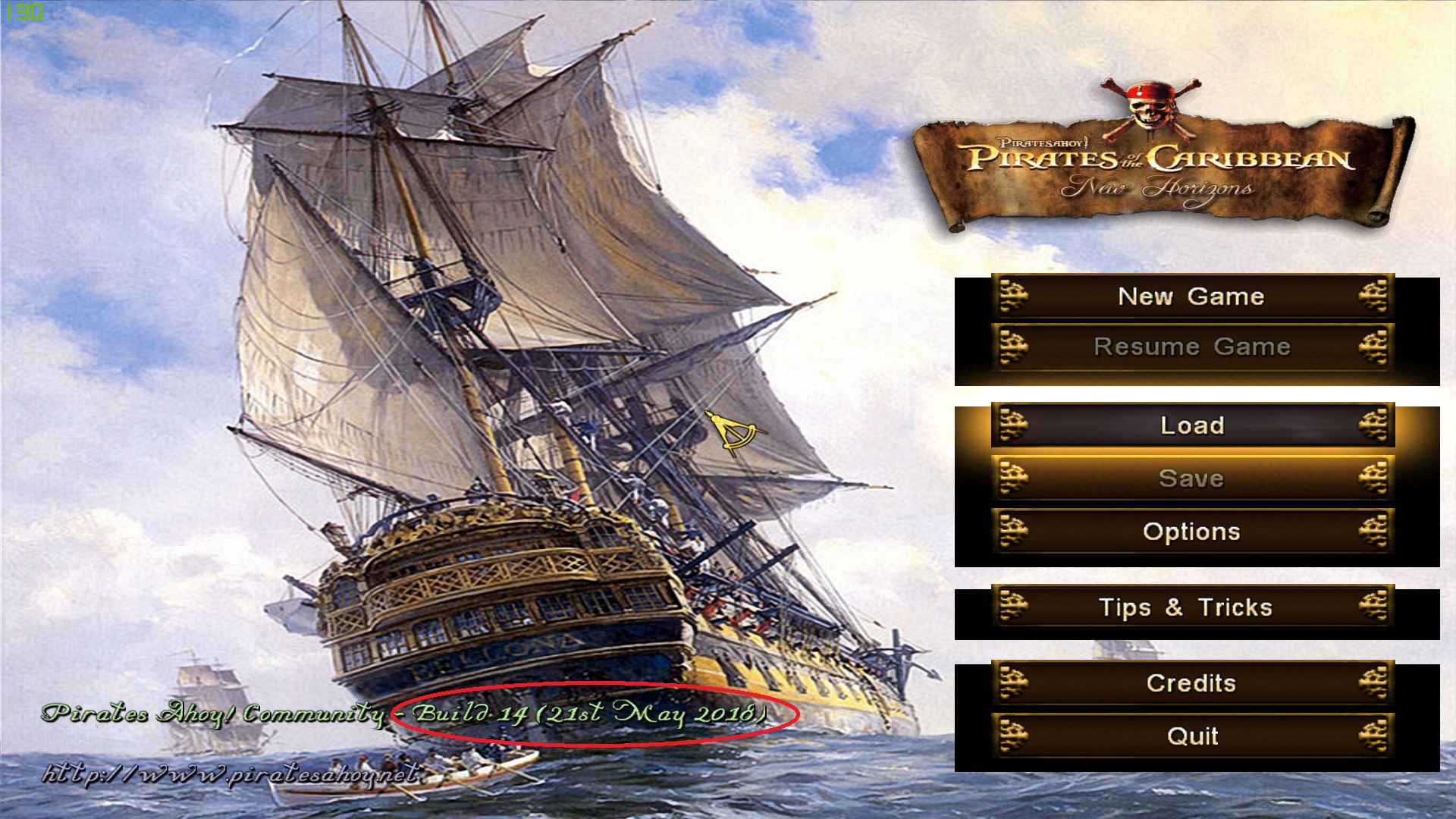Quit the game
The image size is (1456, 819).
tap(1191, 736)
